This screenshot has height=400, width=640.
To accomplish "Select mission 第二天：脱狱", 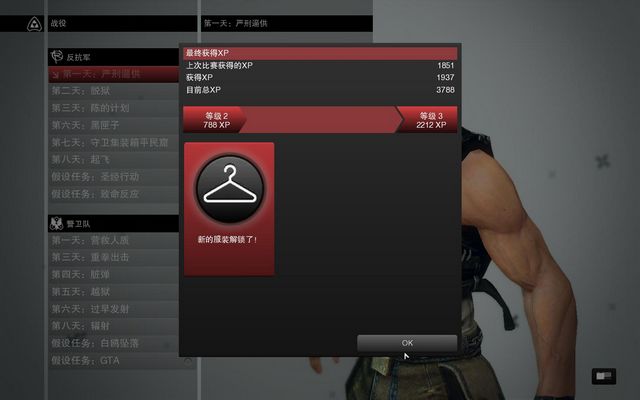I will 87,90.
